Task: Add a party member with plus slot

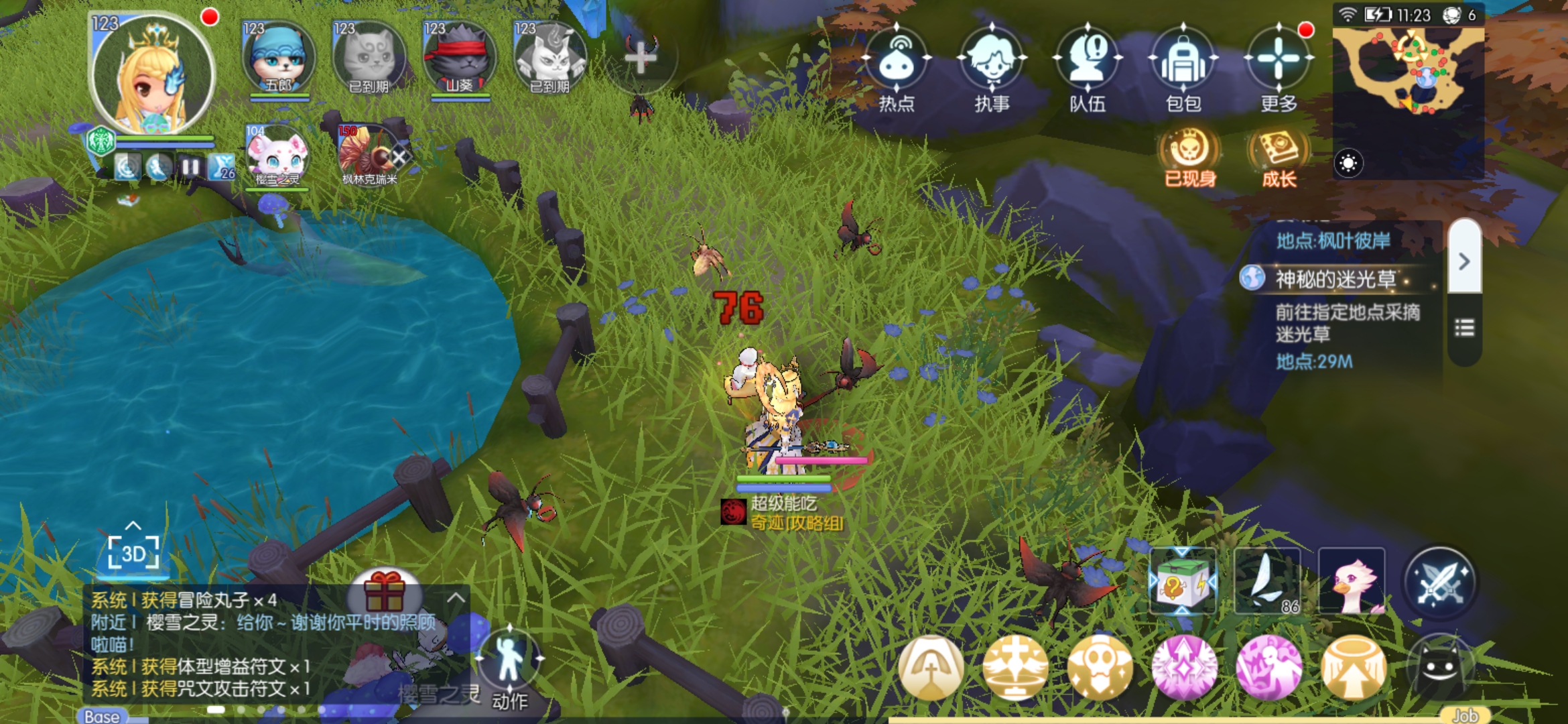Action: pyautogui.click(x=641, y=58)
